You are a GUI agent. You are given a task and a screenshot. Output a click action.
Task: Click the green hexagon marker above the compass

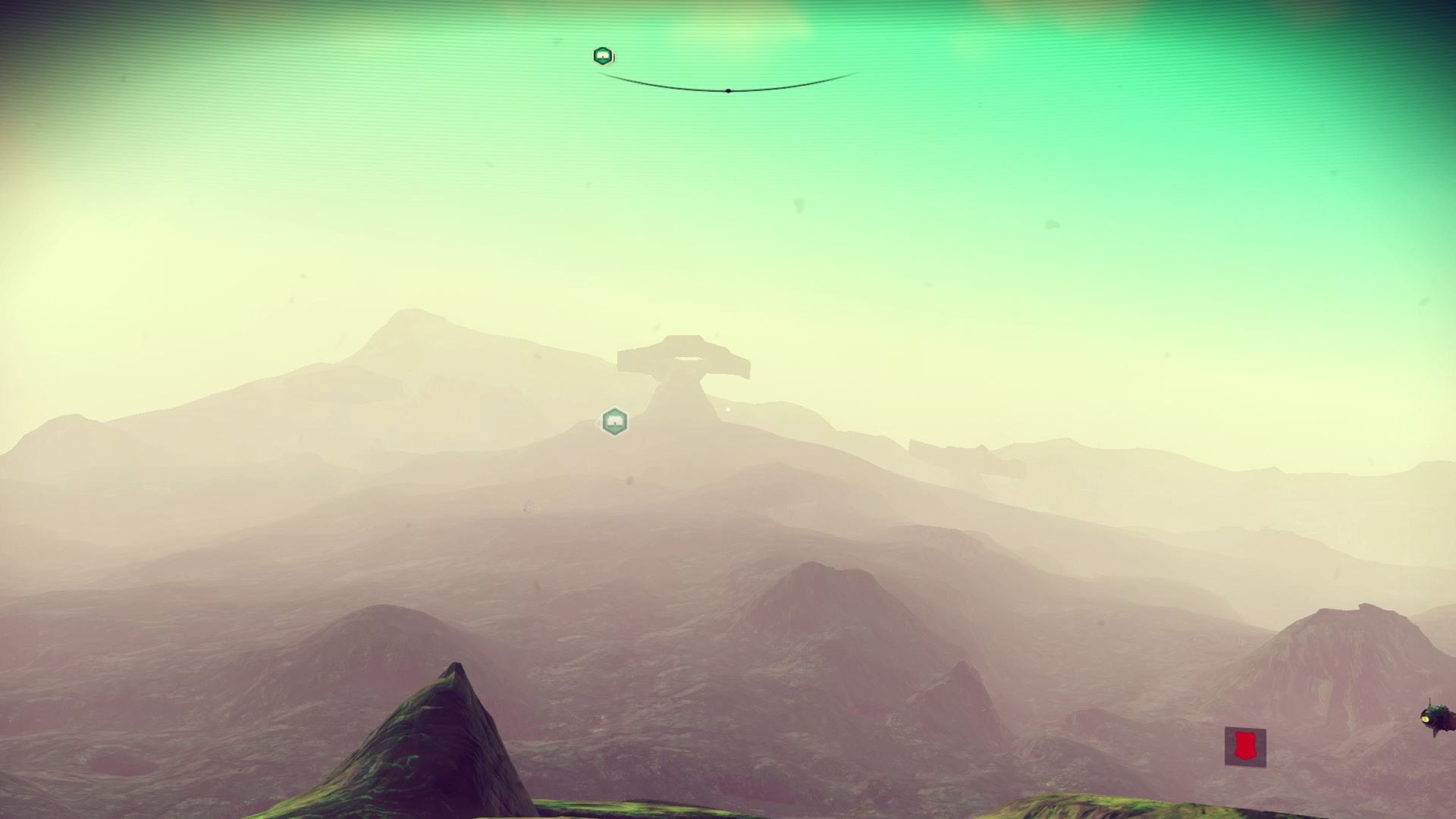(603, 56)
